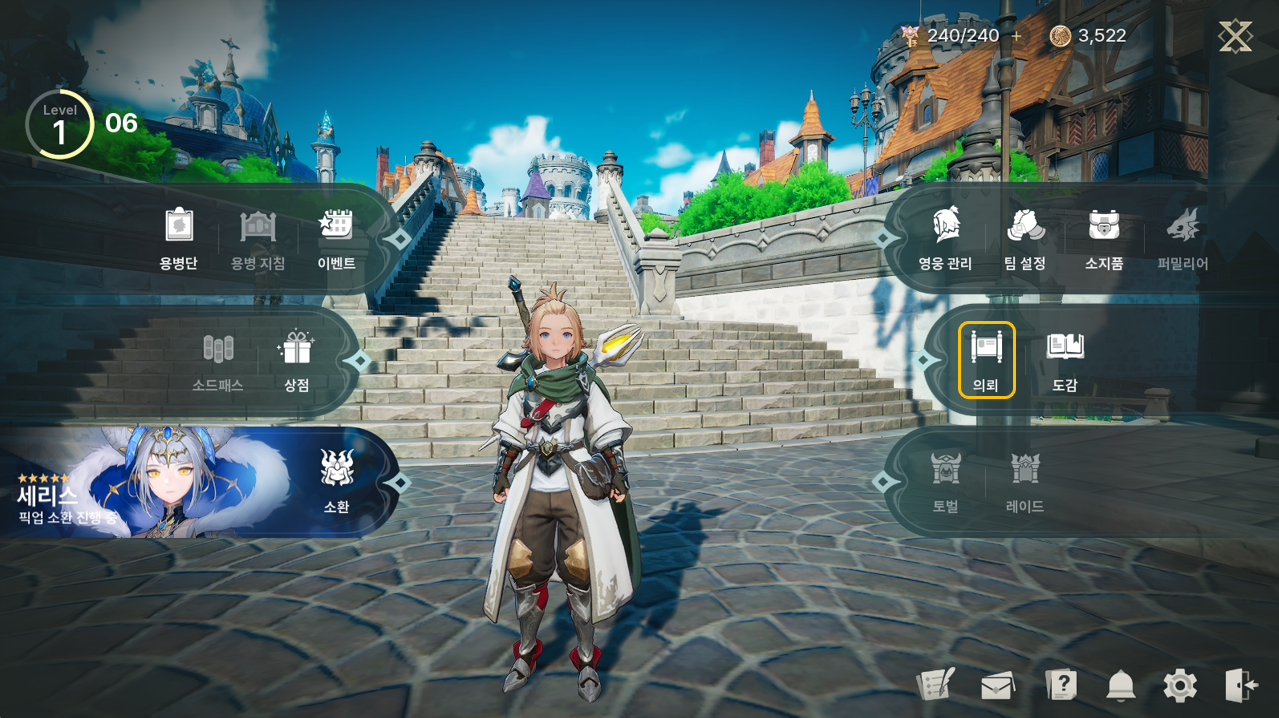Add stamina with the plus button
The width and height of the screenshot is (1279, 718).
[1017, 36]
